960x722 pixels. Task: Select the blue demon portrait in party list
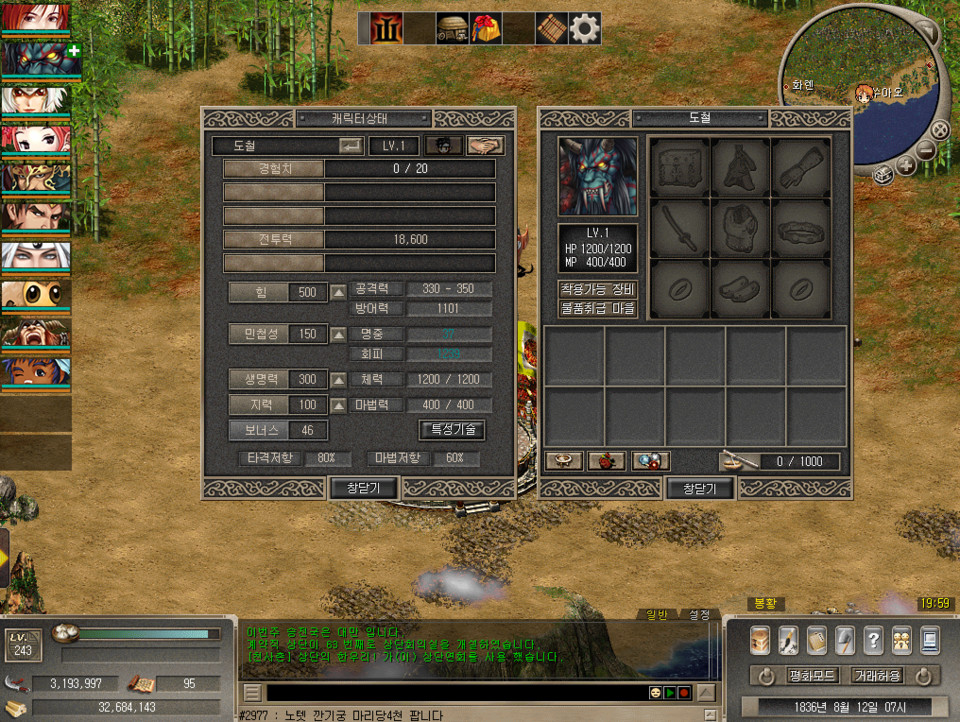pyautogui.click(x=36, y=58)
